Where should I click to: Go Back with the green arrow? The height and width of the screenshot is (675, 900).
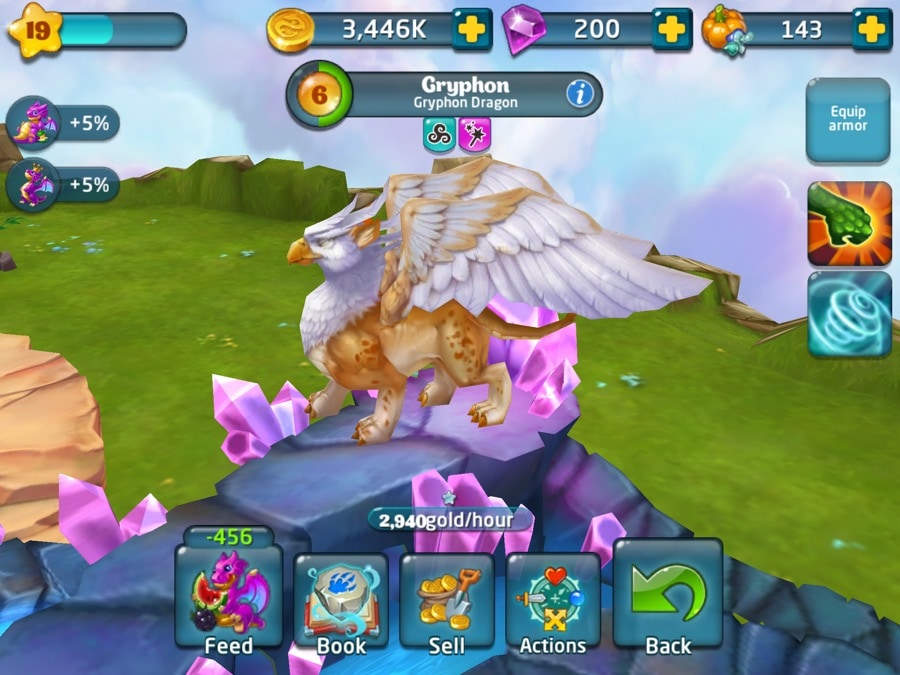coord(667,597)
